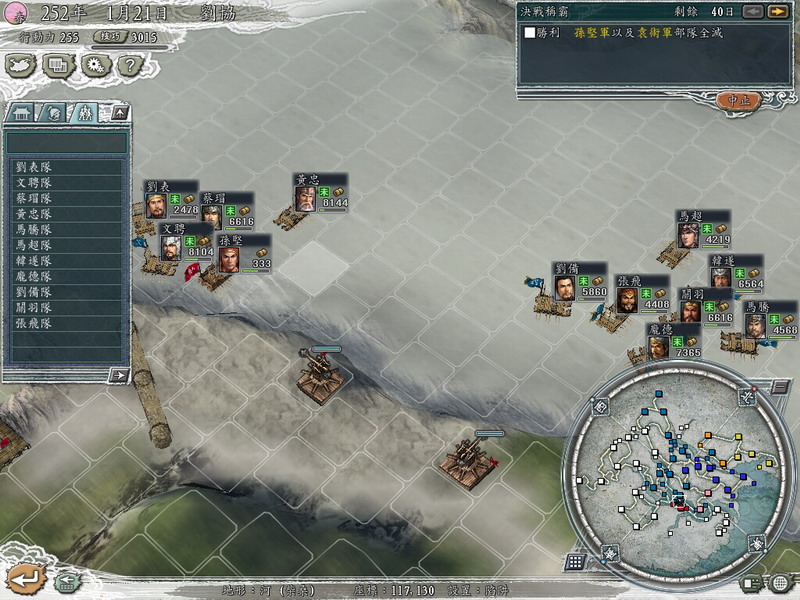Viewport: 800px width, 600px height.
Task: Toggle the grid icon beside minimap
Action: pos(575,561)
